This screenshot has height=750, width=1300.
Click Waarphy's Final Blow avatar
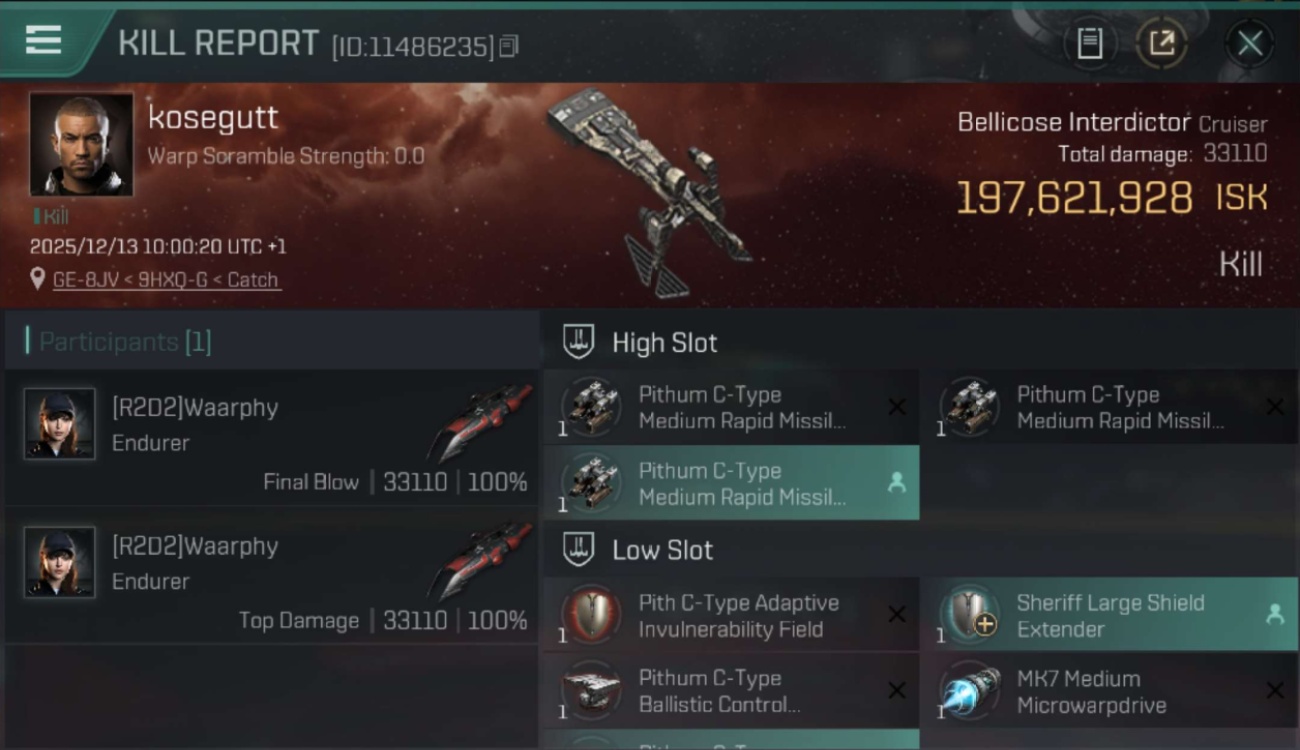[60, 423]
